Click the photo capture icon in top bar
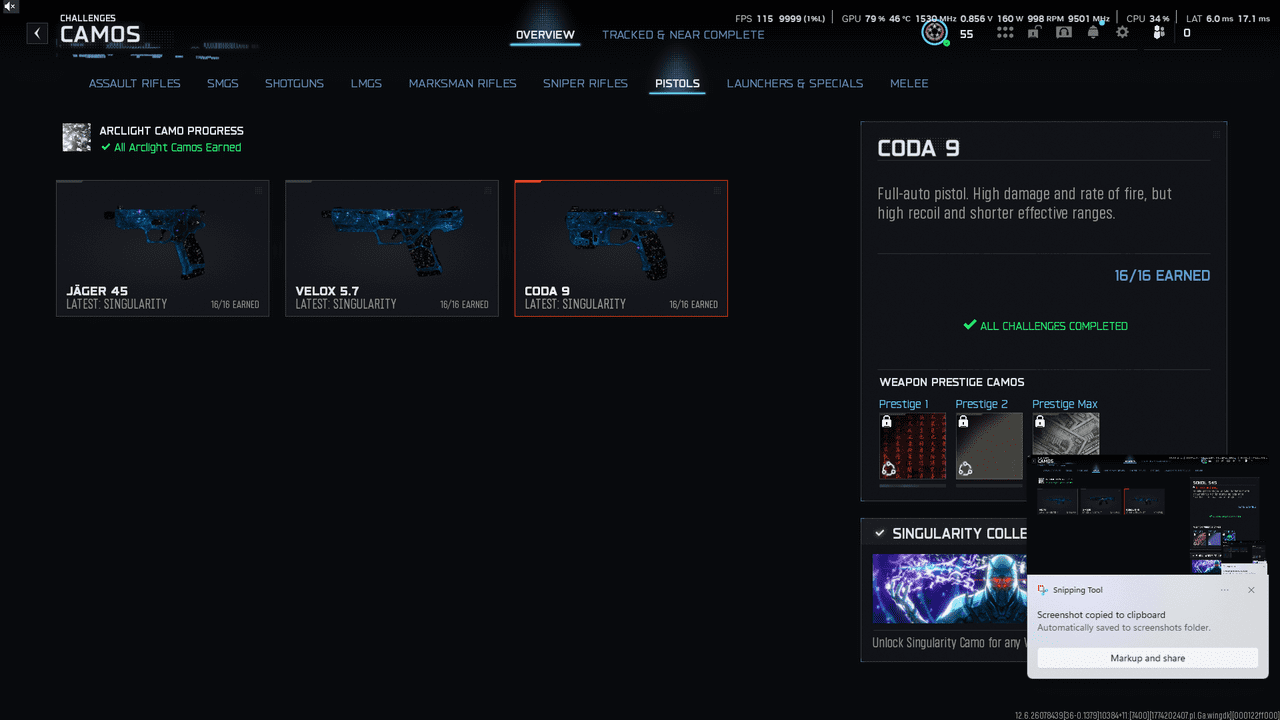Screen dimensions: 1280x720 (x=1034, y=32)
